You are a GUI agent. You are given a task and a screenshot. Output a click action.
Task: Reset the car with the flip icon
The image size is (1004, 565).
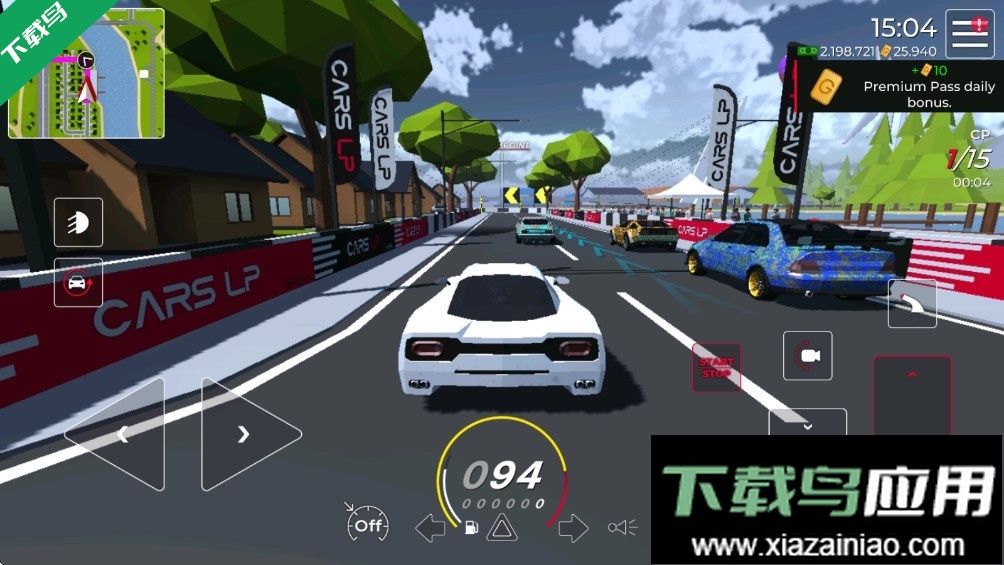coord(78,282)
